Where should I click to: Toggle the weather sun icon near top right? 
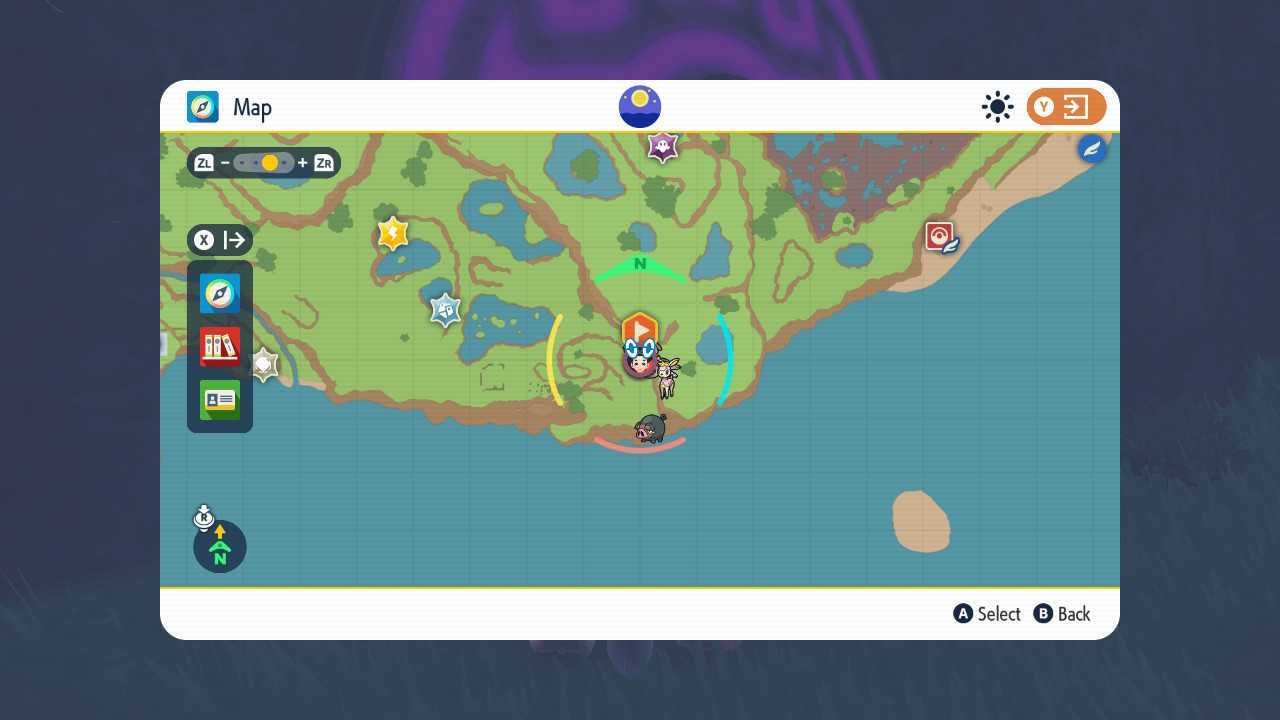click(997, 106)
